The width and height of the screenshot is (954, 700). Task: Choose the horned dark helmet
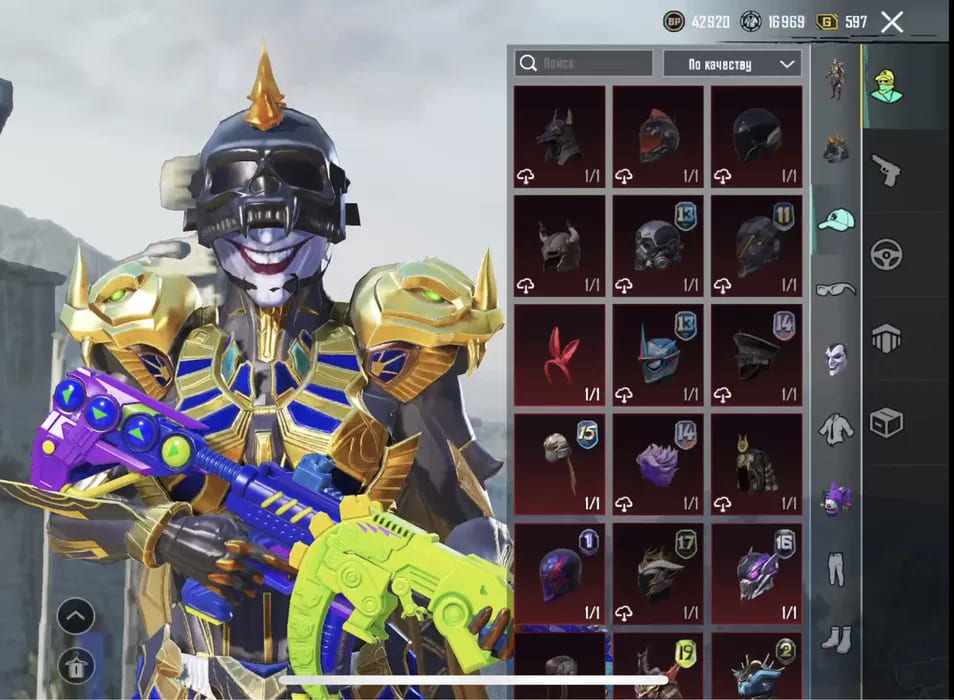[x=559, y=246]
